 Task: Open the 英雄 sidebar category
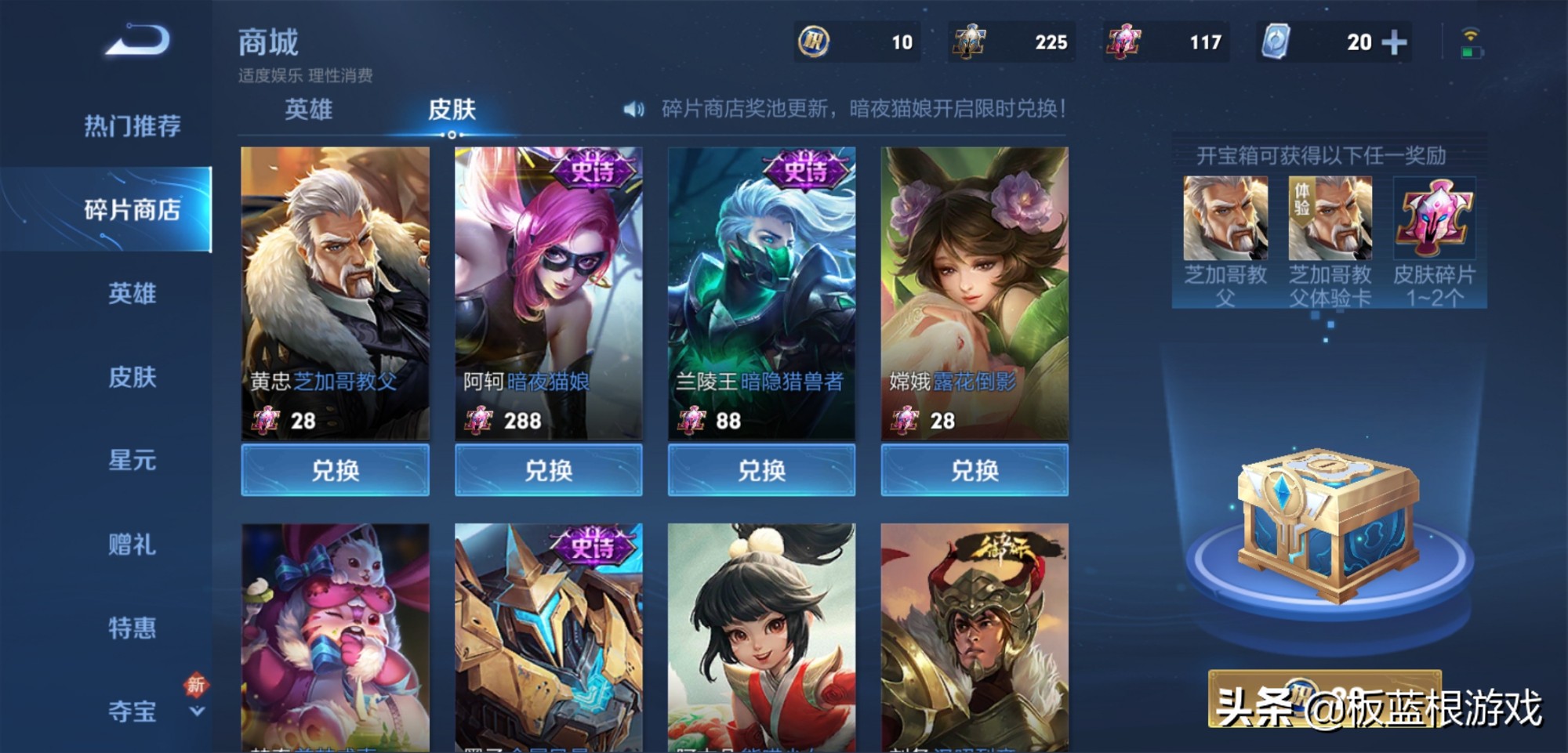click(132, 294)
